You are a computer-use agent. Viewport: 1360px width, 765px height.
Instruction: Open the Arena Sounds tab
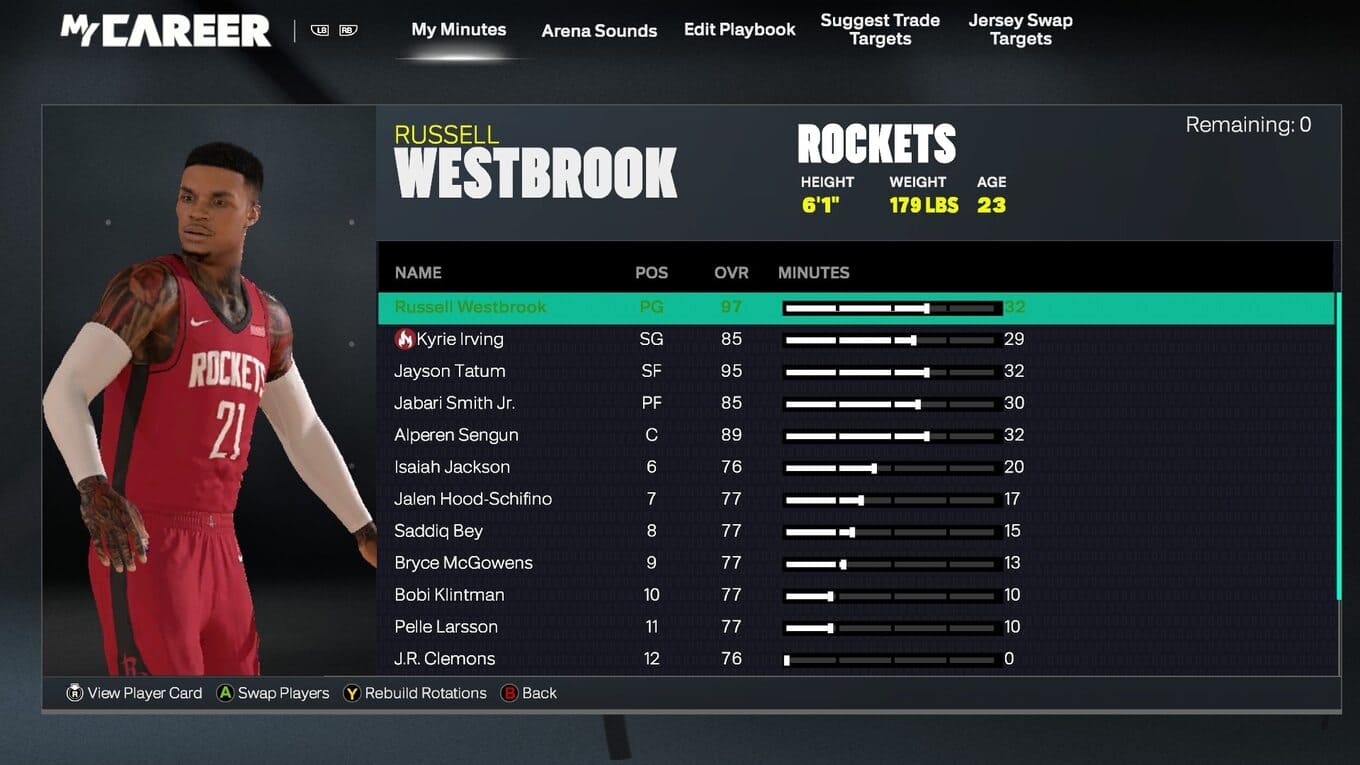(599, 31)
